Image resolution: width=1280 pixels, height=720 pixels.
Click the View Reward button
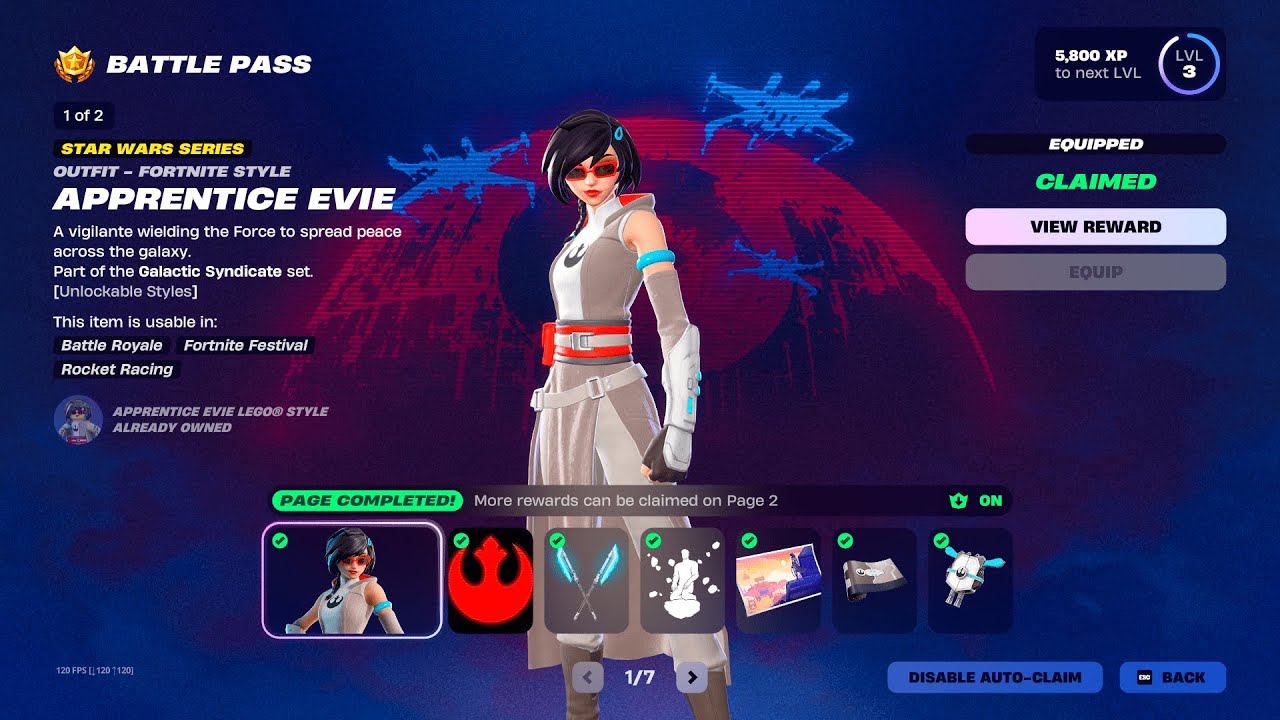[x=1095, y=227]
